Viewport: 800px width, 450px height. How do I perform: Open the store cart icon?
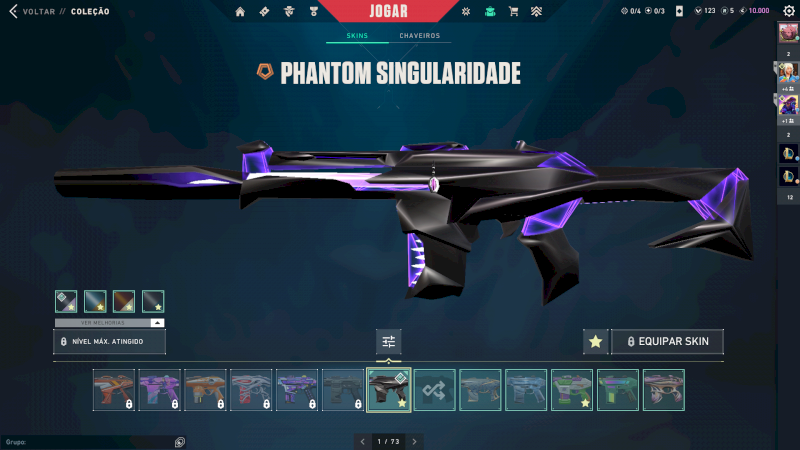[x=513, y=12]
